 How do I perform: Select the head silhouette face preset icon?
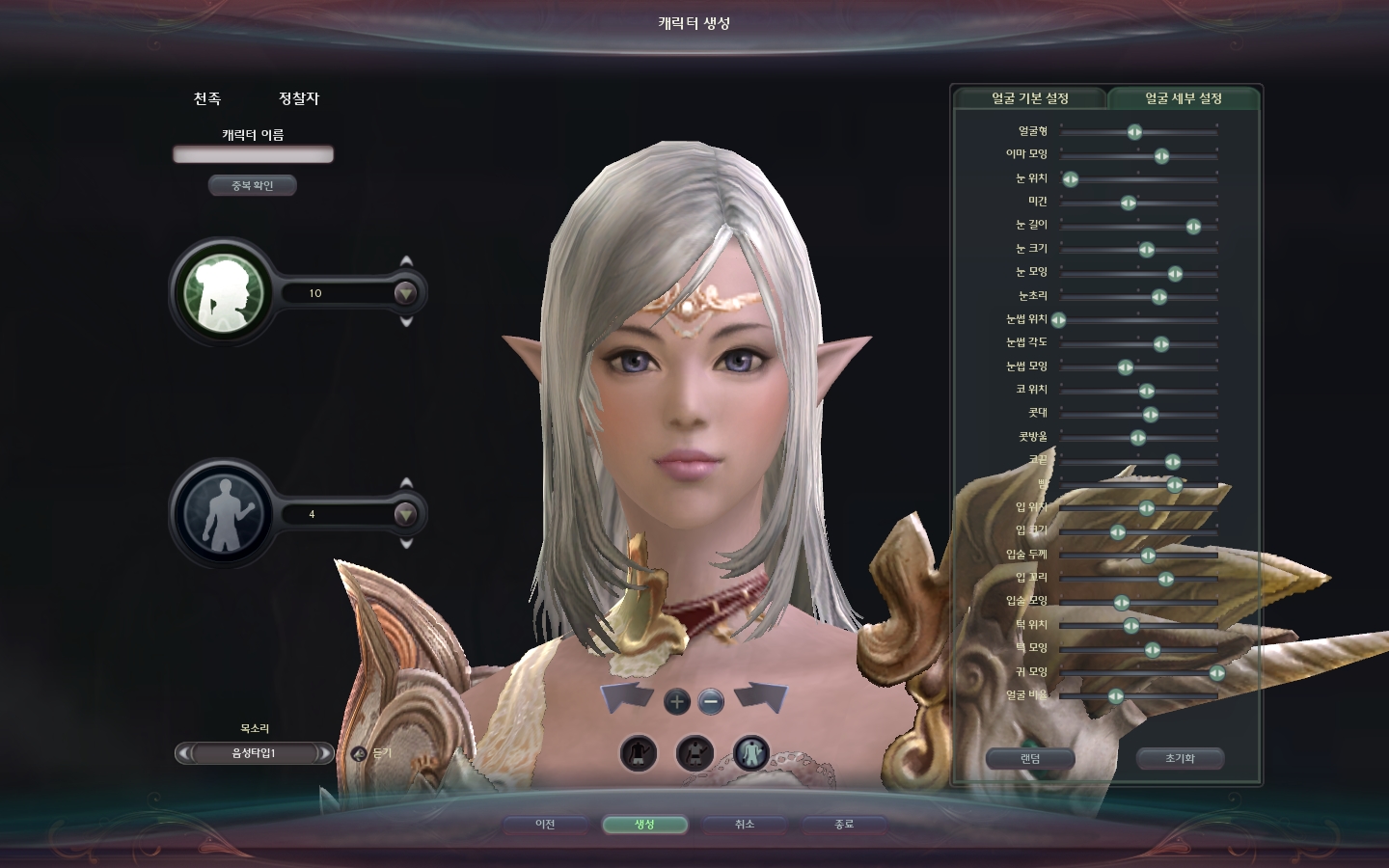pyautogui.click(x=224, y=291)
